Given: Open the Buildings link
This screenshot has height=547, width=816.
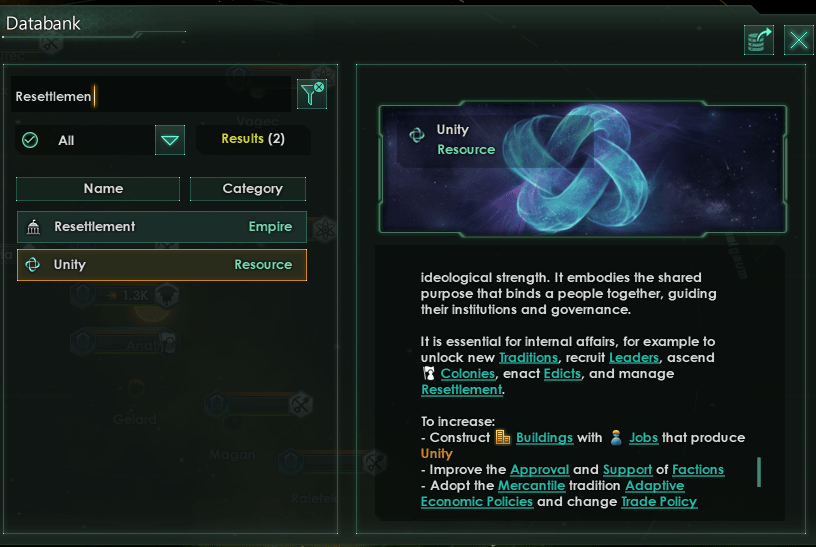Looking at the screenshot, I should pyautogui.click(x=544, y=437).
